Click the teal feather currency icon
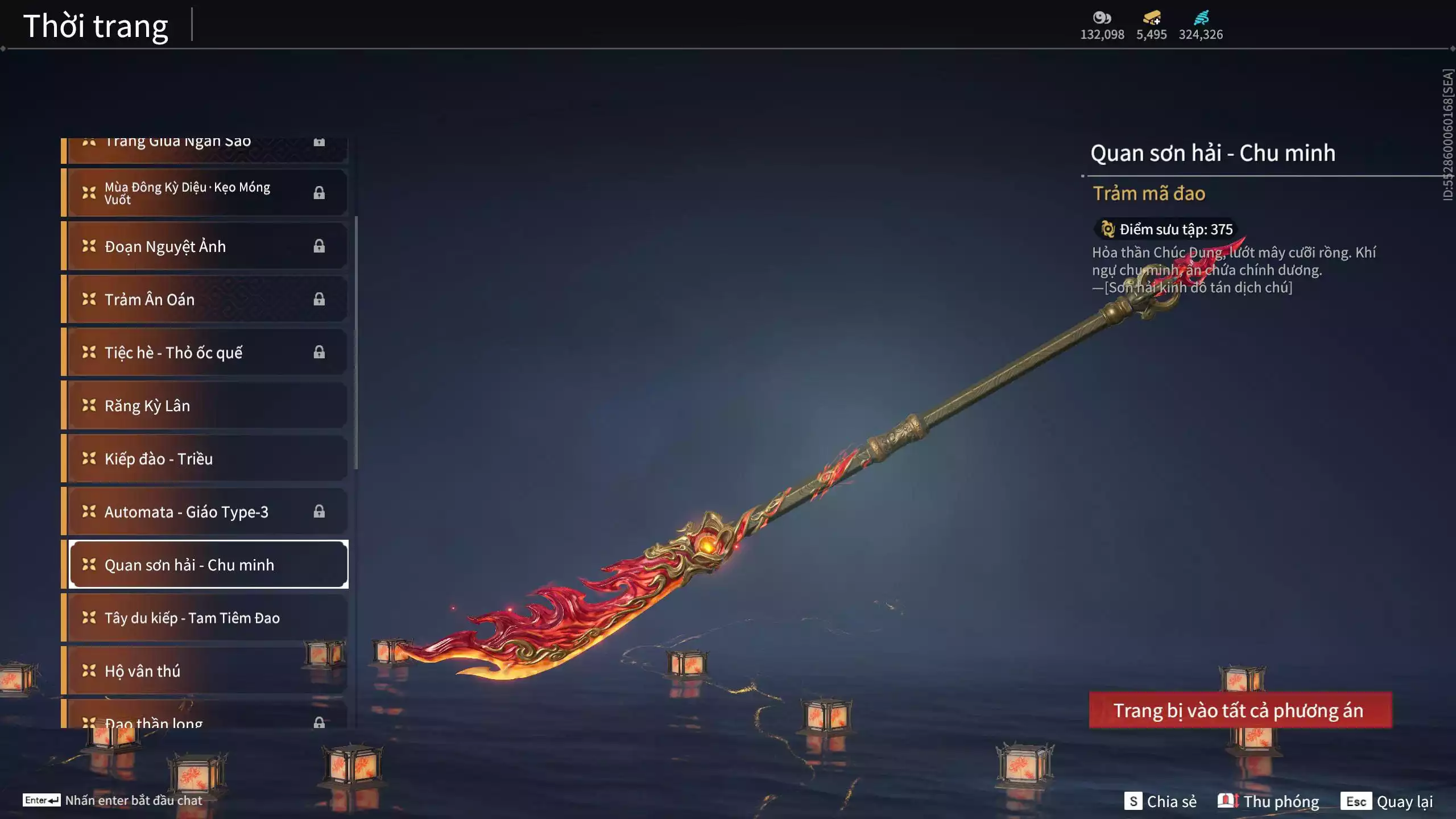Screen dimensions: 1456x819 (x=1201, y=18)
